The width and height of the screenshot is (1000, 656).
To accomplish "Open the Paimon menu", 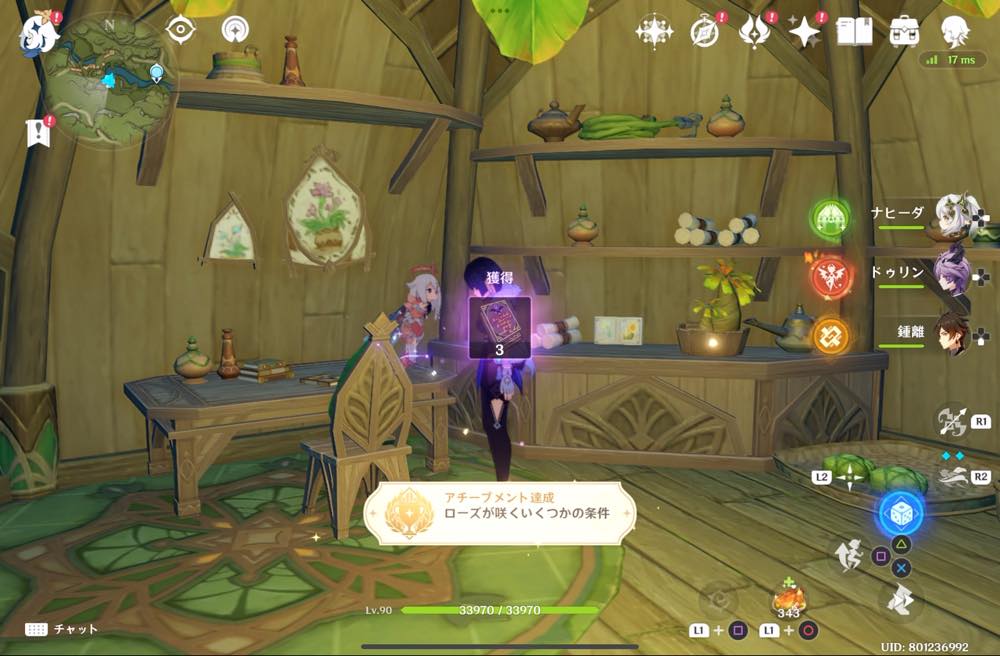I will (x=39, y=34).
